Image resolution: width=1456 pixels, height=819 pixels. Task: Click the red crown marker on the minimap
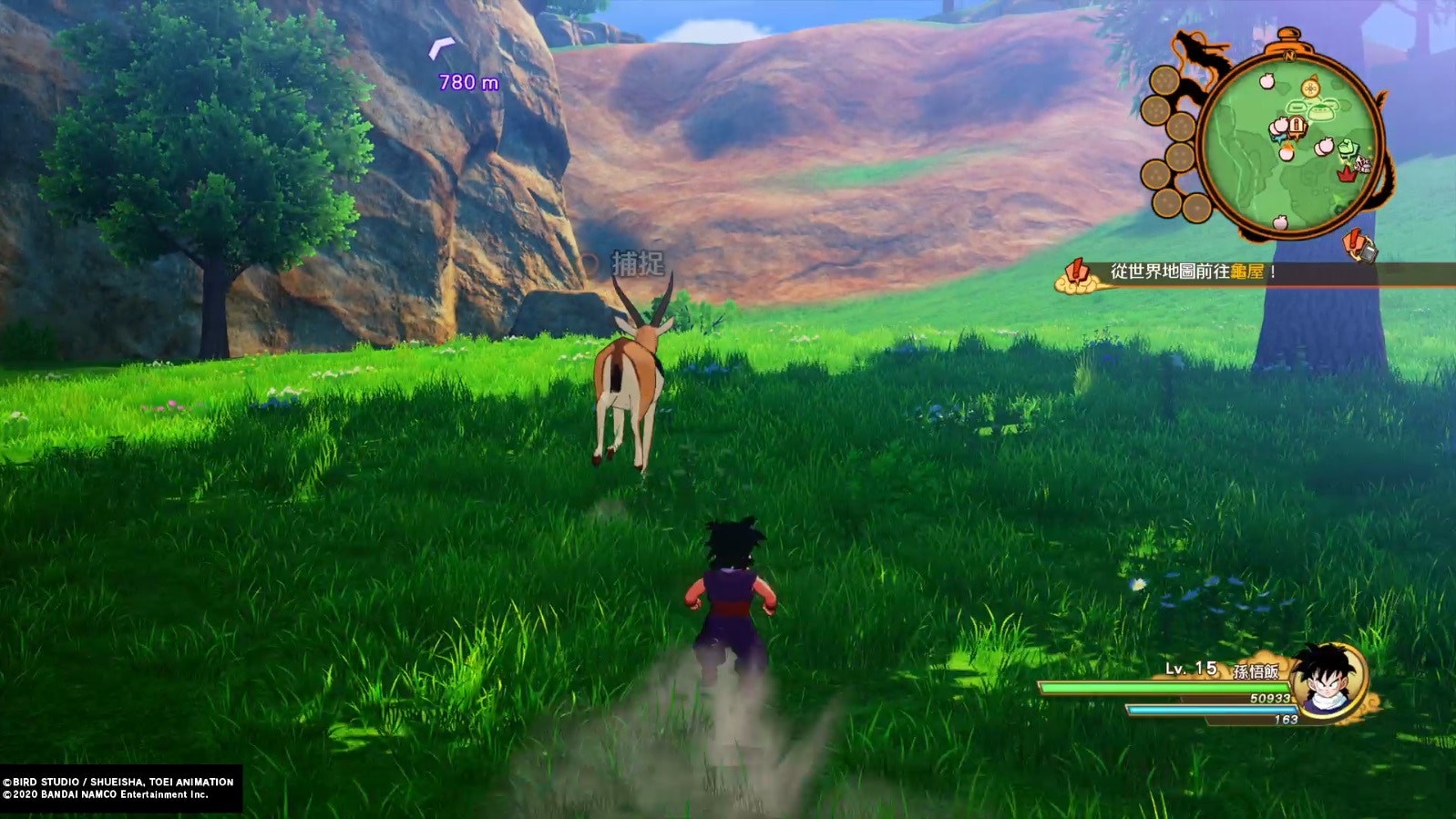(1346, 173)
